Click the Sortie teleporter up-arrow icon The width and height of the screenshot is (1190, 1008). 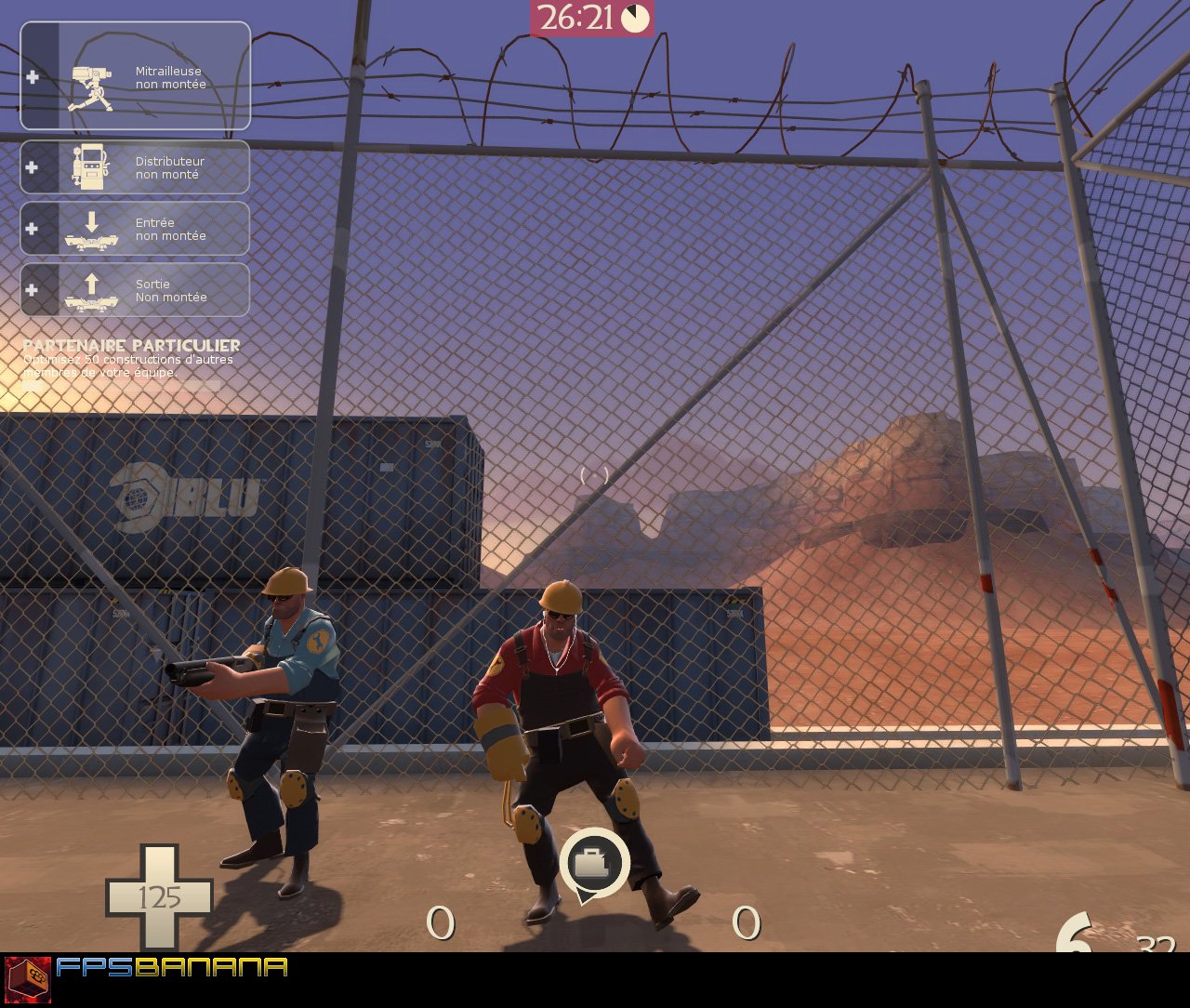click(x=90, y=289)
